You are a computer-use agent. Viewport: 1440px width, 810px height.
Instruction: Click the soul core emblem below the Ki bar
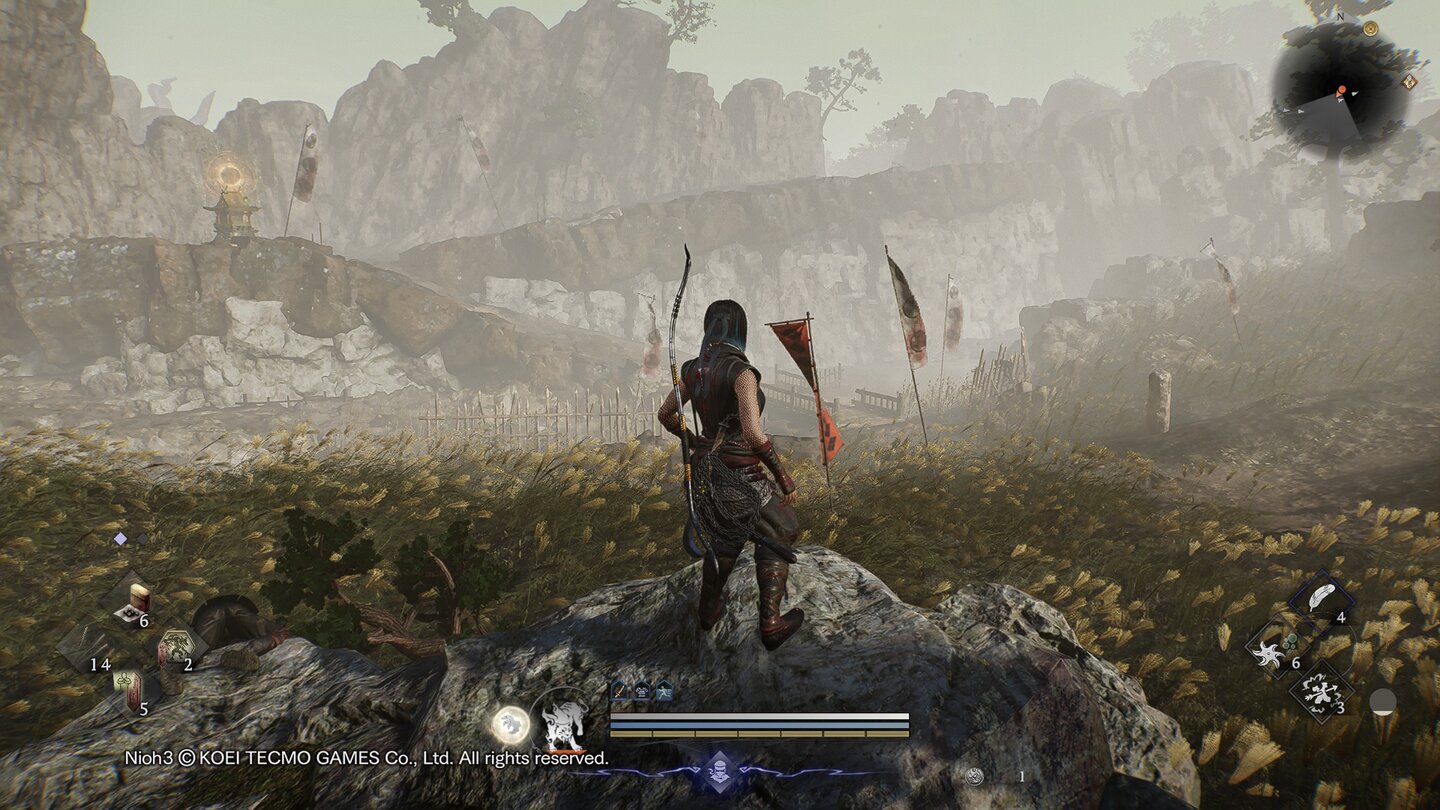(x=720, y=771)
